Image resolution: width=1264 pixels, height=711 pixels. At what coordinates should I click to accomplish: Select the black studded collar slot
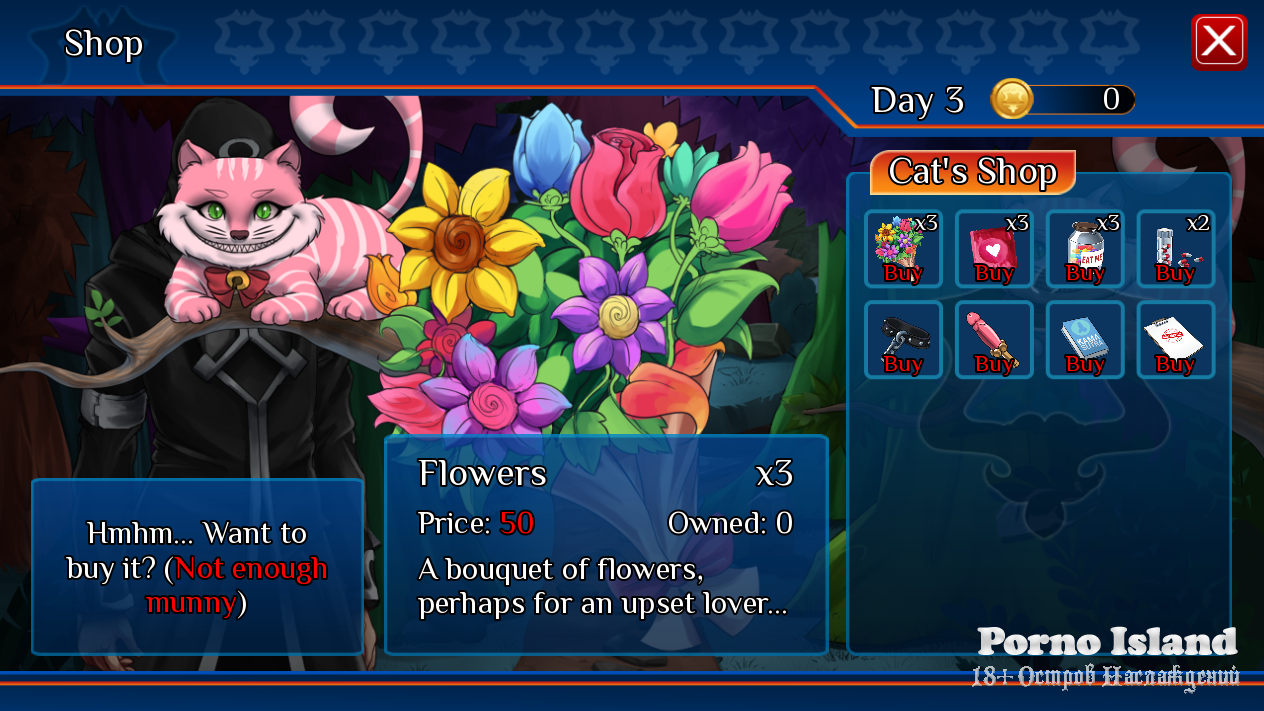tap(903, 341)
